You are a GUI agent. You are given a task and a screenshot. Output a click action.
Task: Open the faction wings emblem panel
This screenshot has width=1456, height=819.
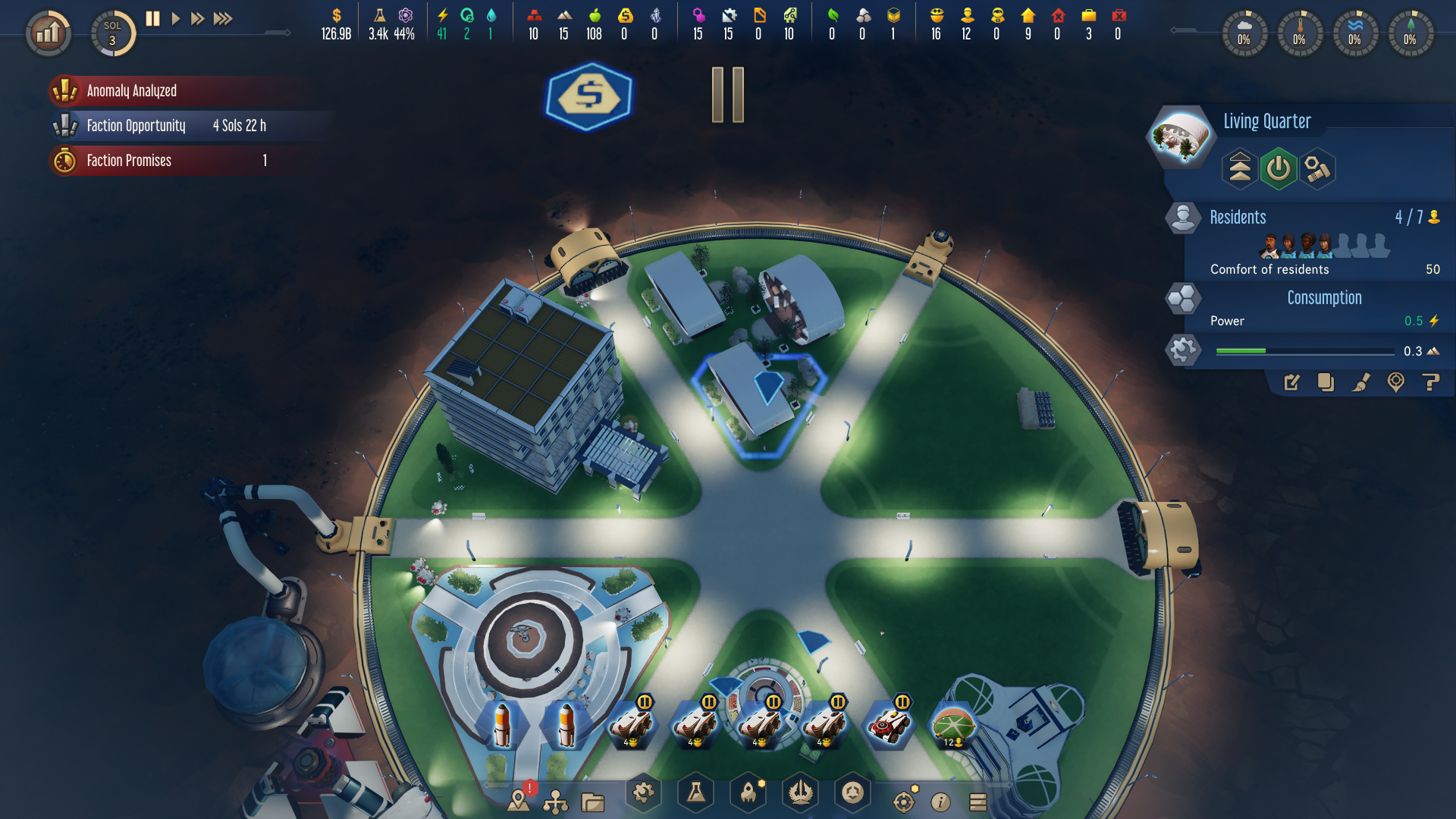800,792
